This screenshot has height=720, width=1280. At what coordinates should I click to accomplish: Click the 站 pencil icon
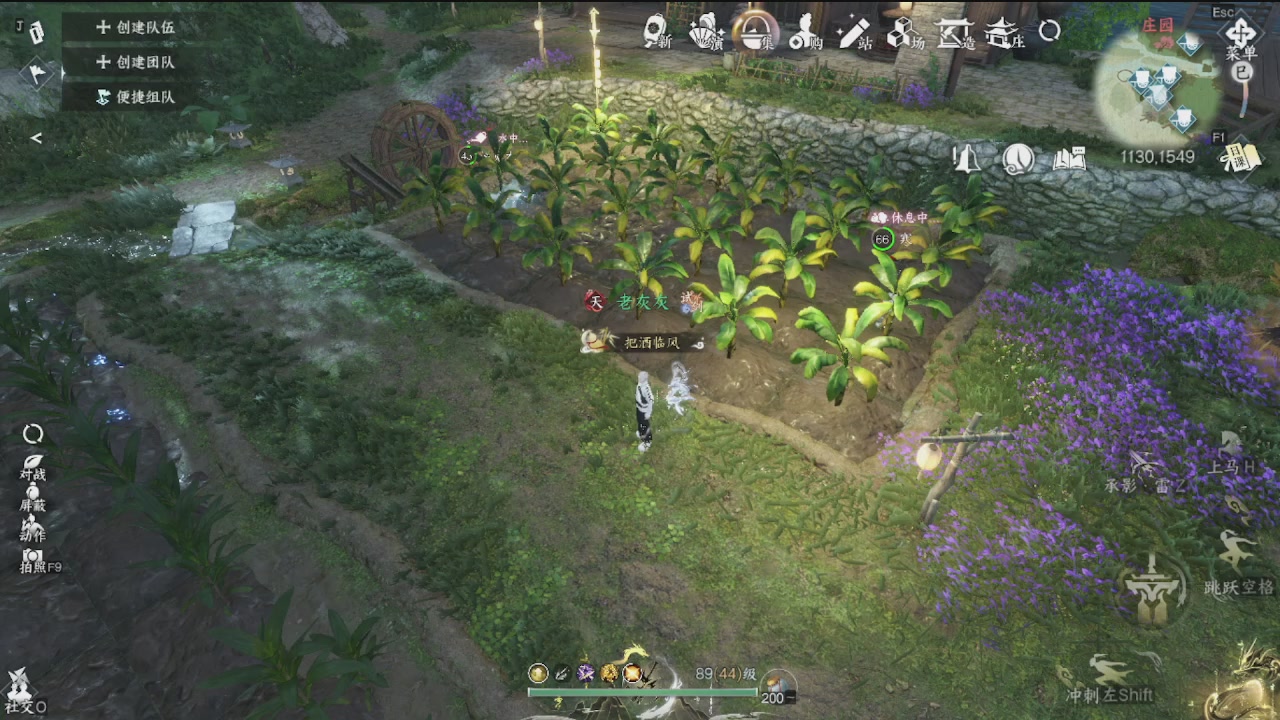click(x=854, y=34)
